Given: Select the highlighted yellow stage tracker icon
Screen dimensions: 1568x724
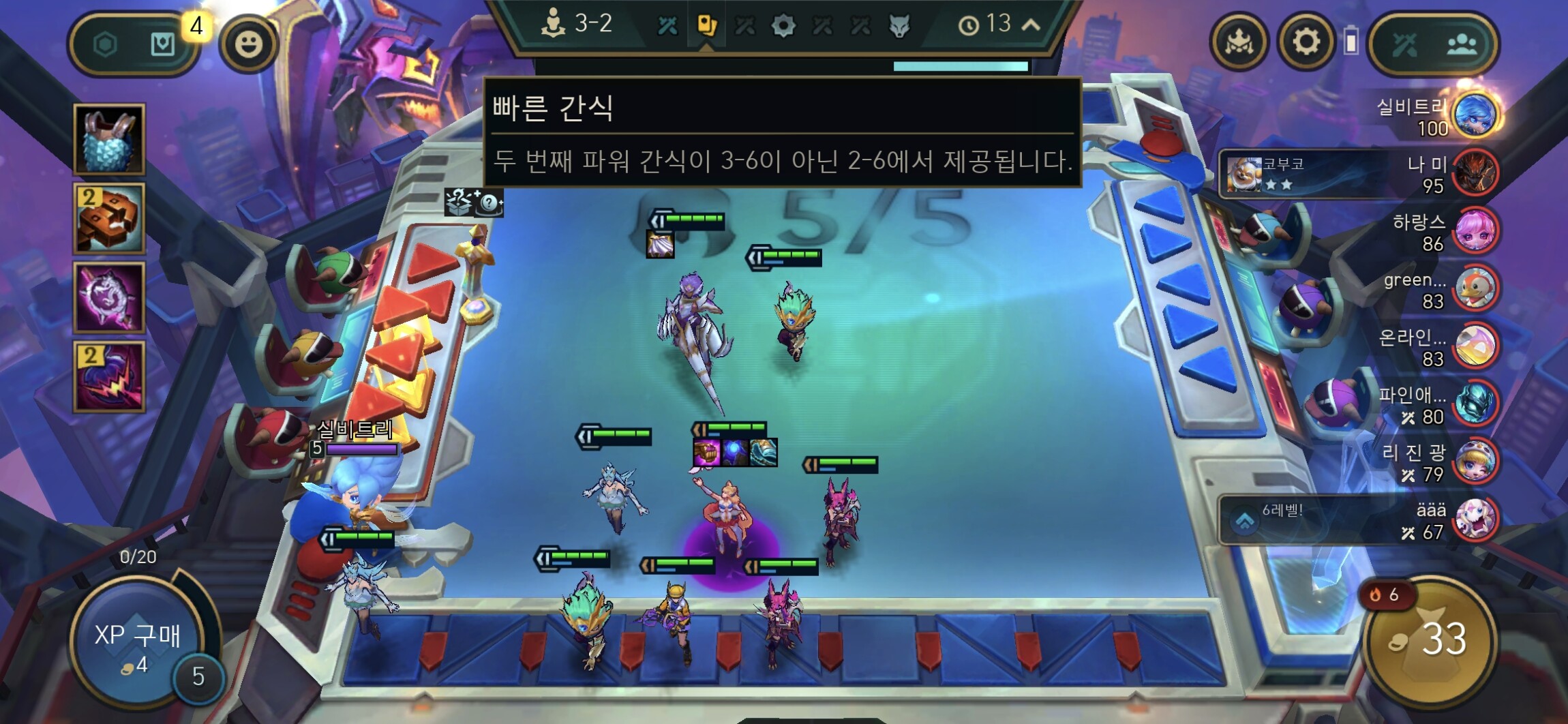Looking at the screenshot, I should [x=706, y=26].
